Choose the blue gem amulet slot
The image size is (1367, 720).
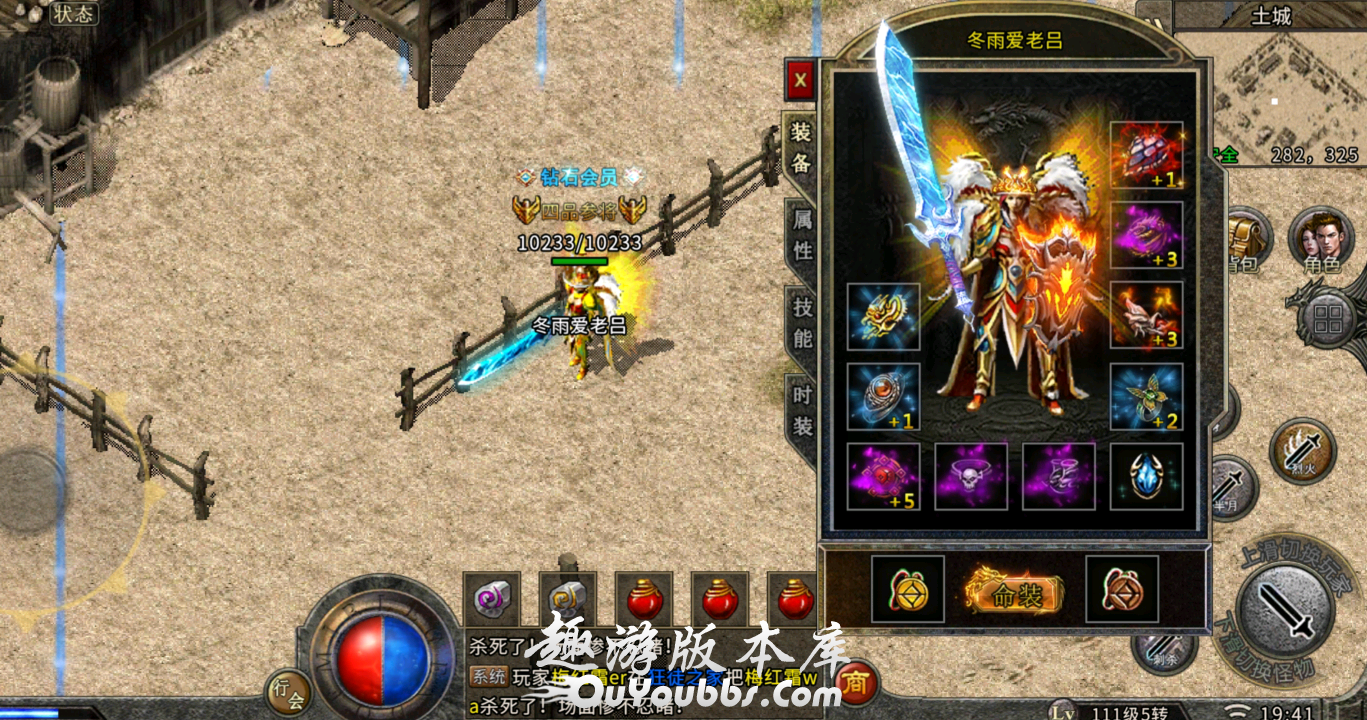[1146, 476]
